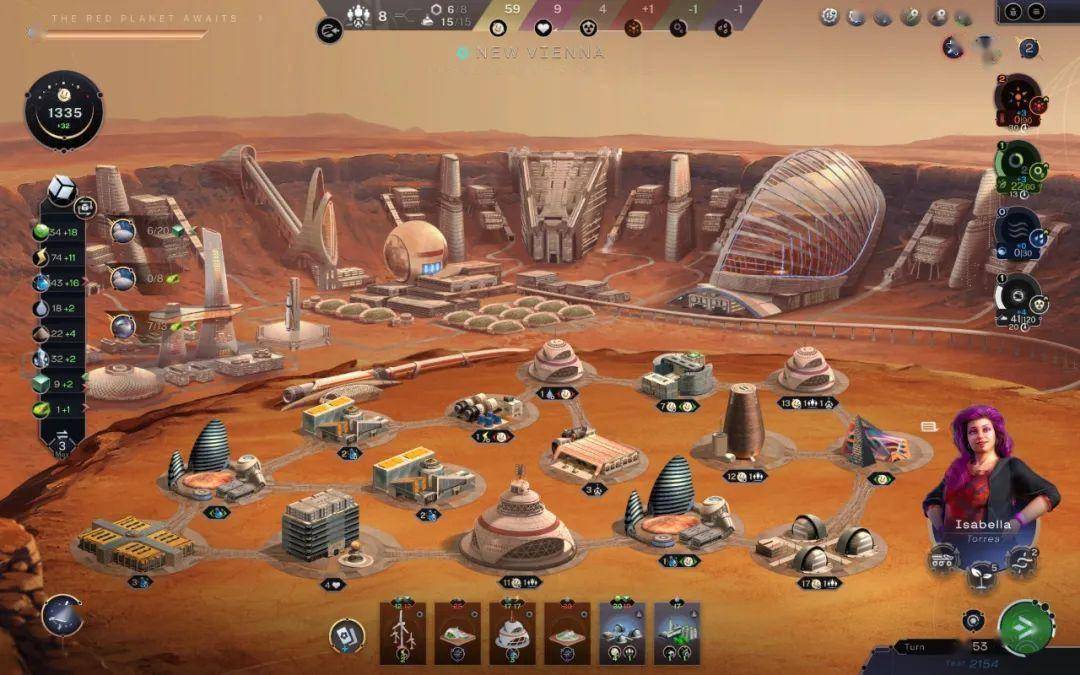Image resolution: width=1080 pixels, height=675 pixels.
Task: End the turn with the green arrow button
Action: (1025, 628)
